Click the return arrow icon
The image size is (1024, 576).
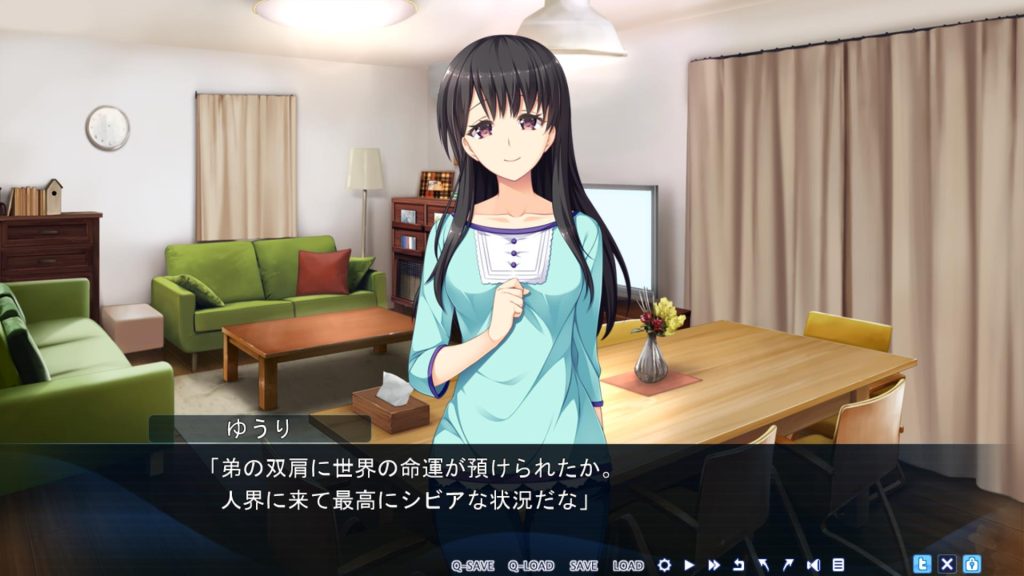click(739, 565)
